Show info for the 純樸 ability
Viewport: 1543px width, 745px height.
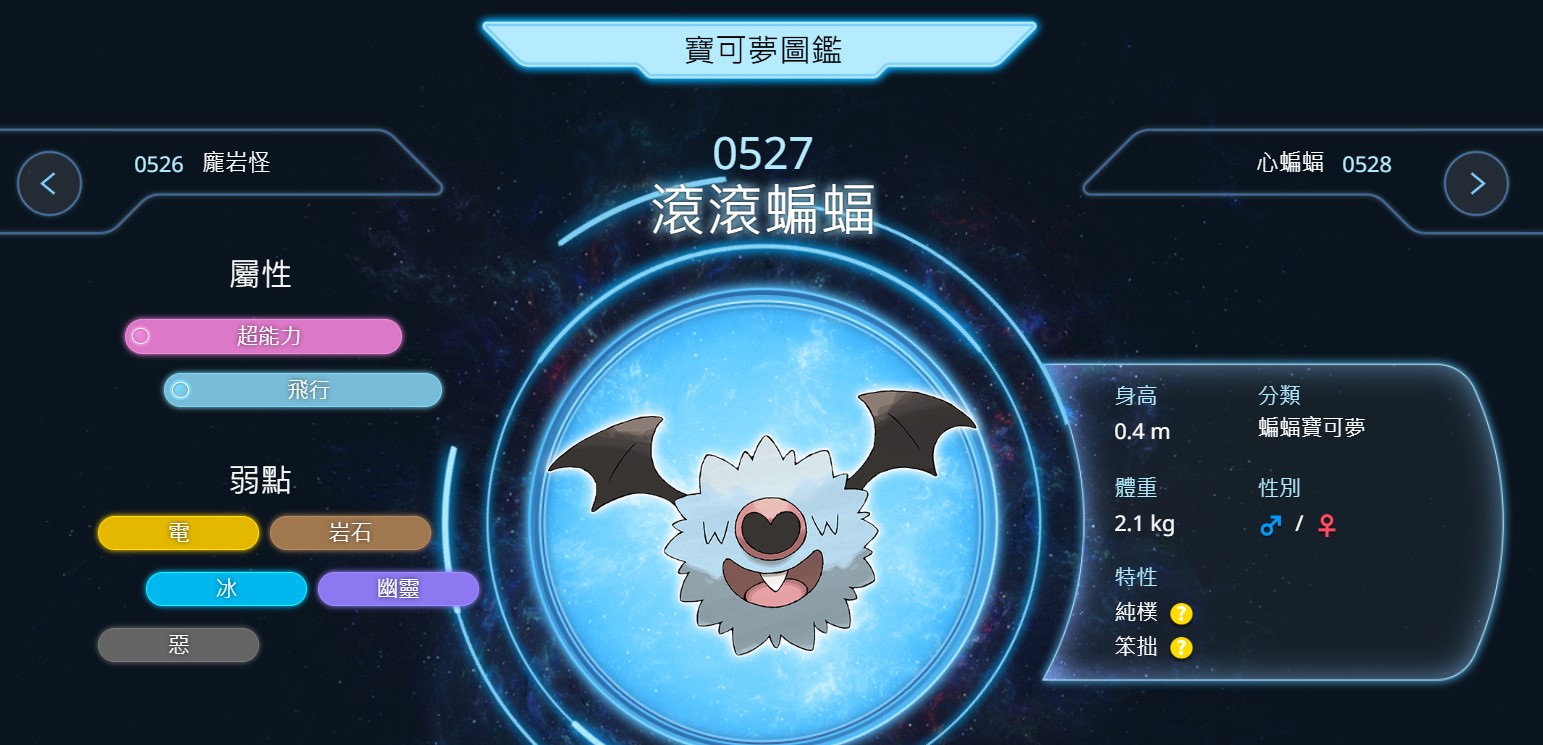[x=1181, y=613]
